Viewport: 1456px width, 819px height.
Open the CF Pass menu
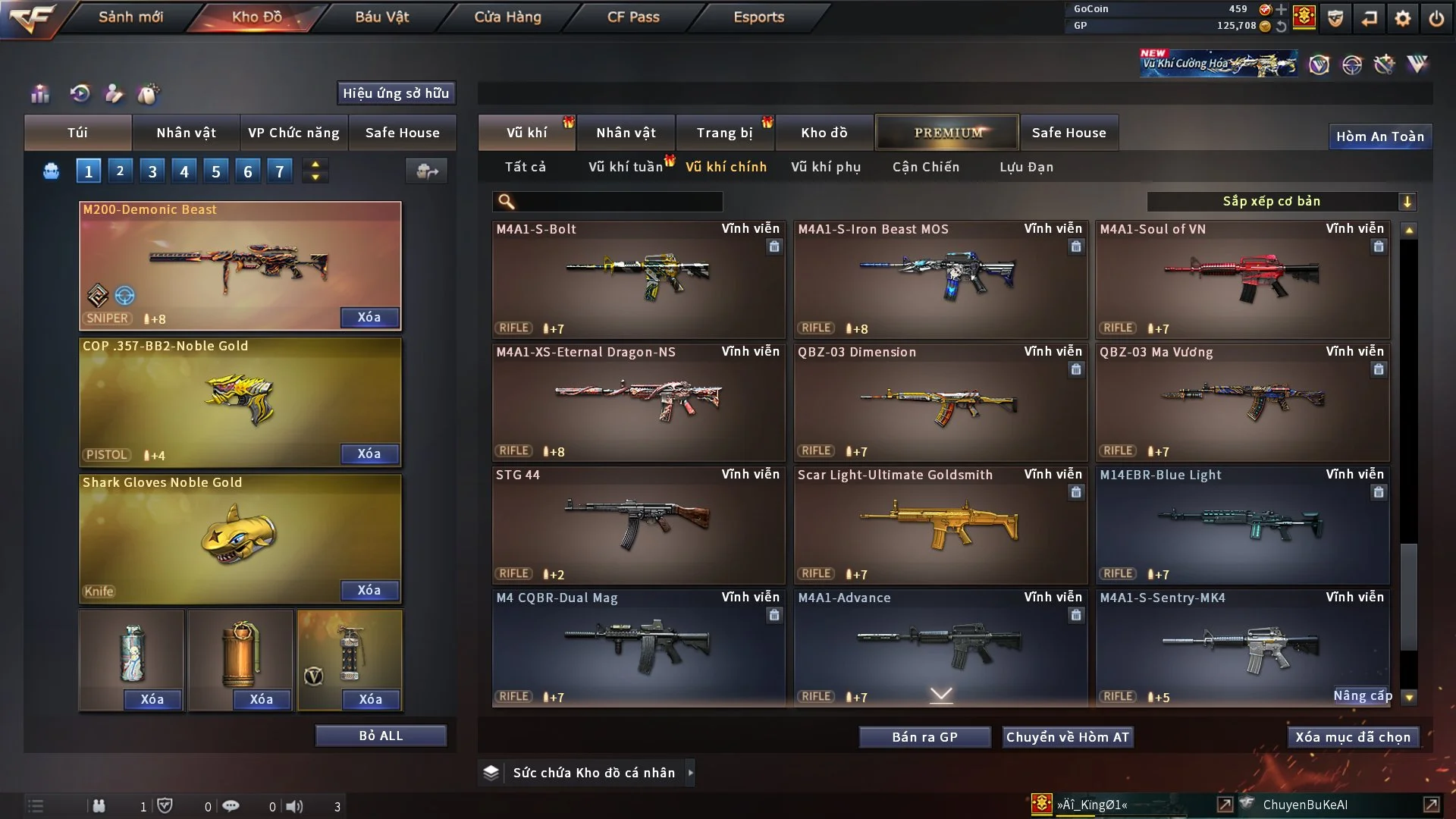633,17
